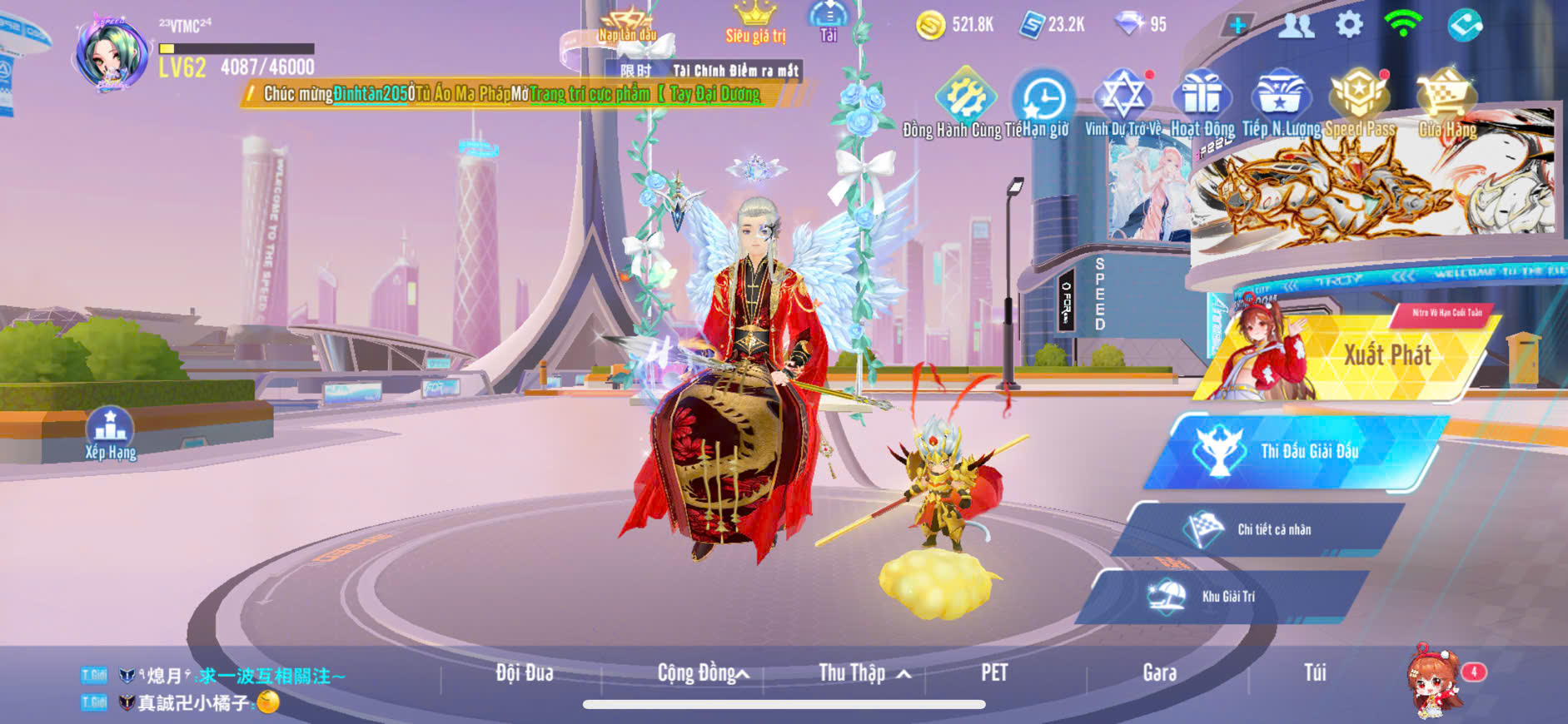Switch to the Đội Đua tab

pyautogui.click(x=524, y=672)
